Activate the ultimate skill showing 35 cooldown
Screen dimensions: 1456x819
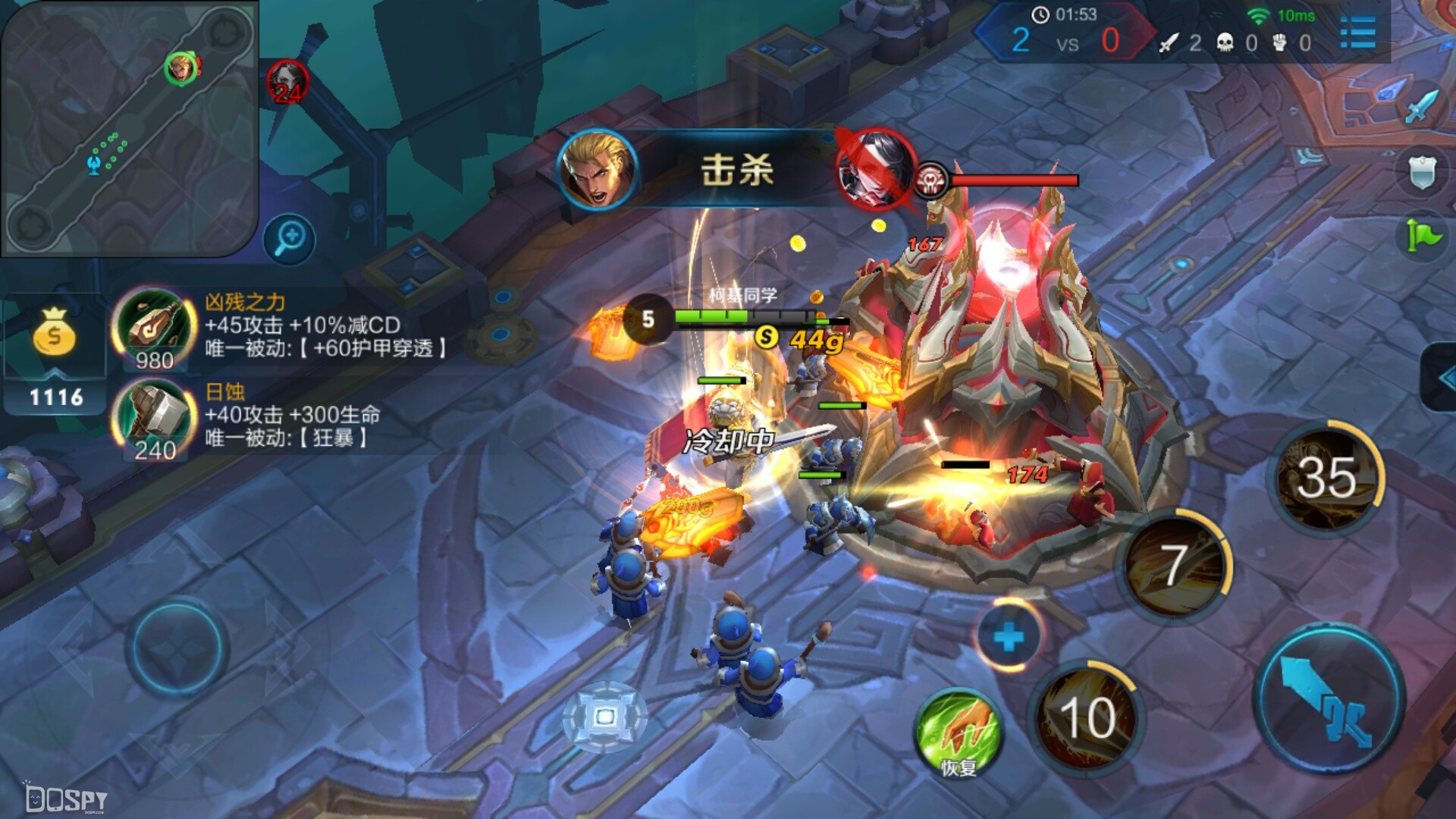click(x=1326, y=478)
